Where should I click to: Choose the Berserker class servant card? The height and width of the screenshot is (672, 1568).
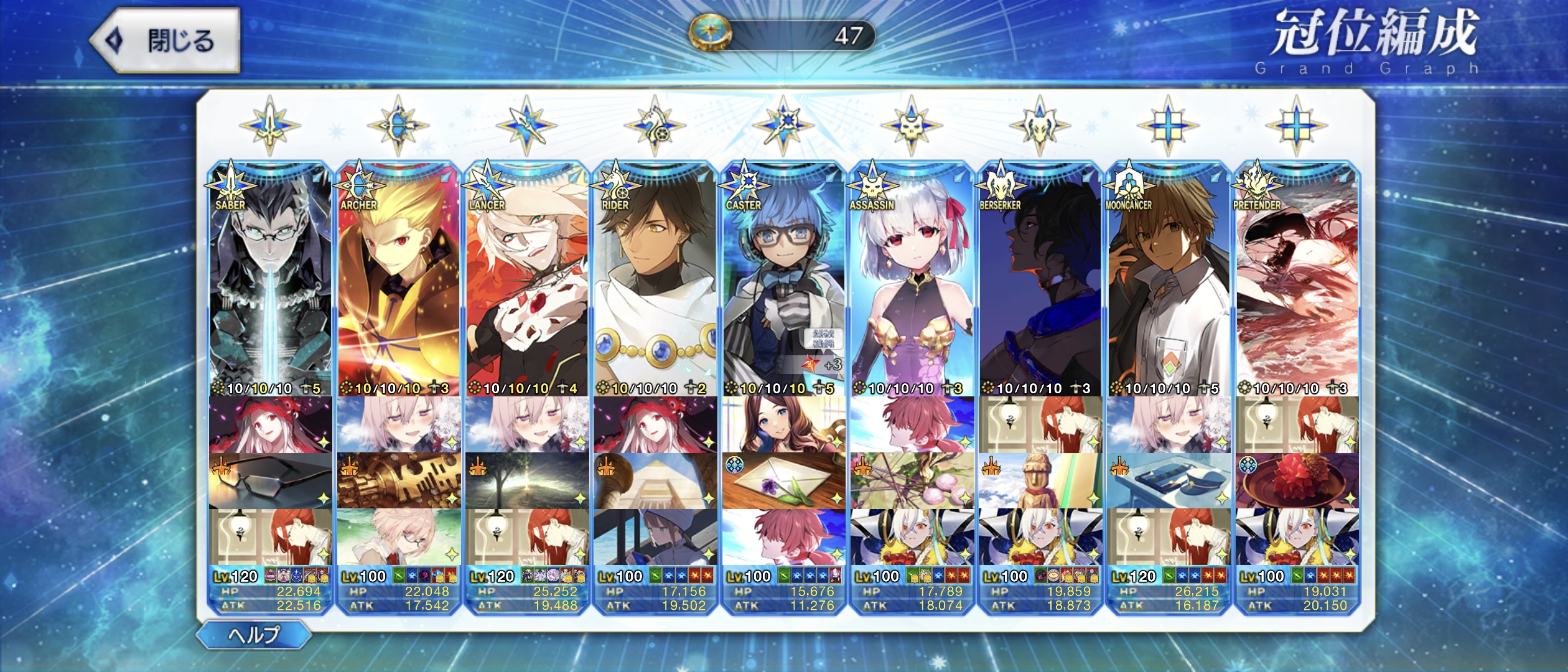(1040, 280)
